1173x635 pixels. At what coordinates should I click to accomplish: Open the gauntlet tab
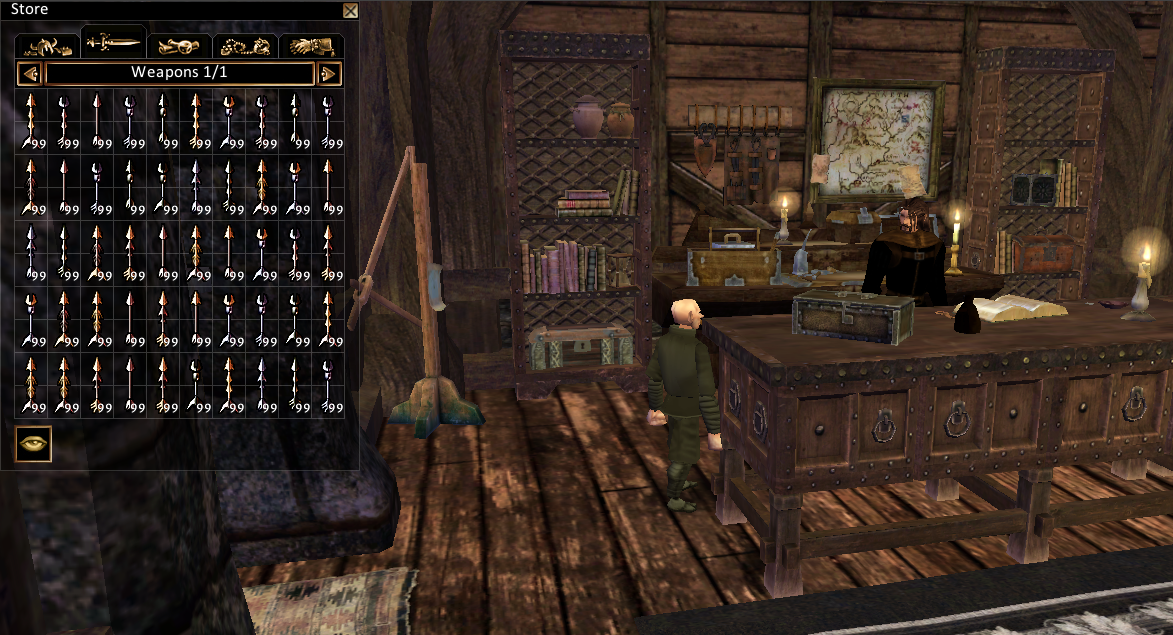[311, 46]
